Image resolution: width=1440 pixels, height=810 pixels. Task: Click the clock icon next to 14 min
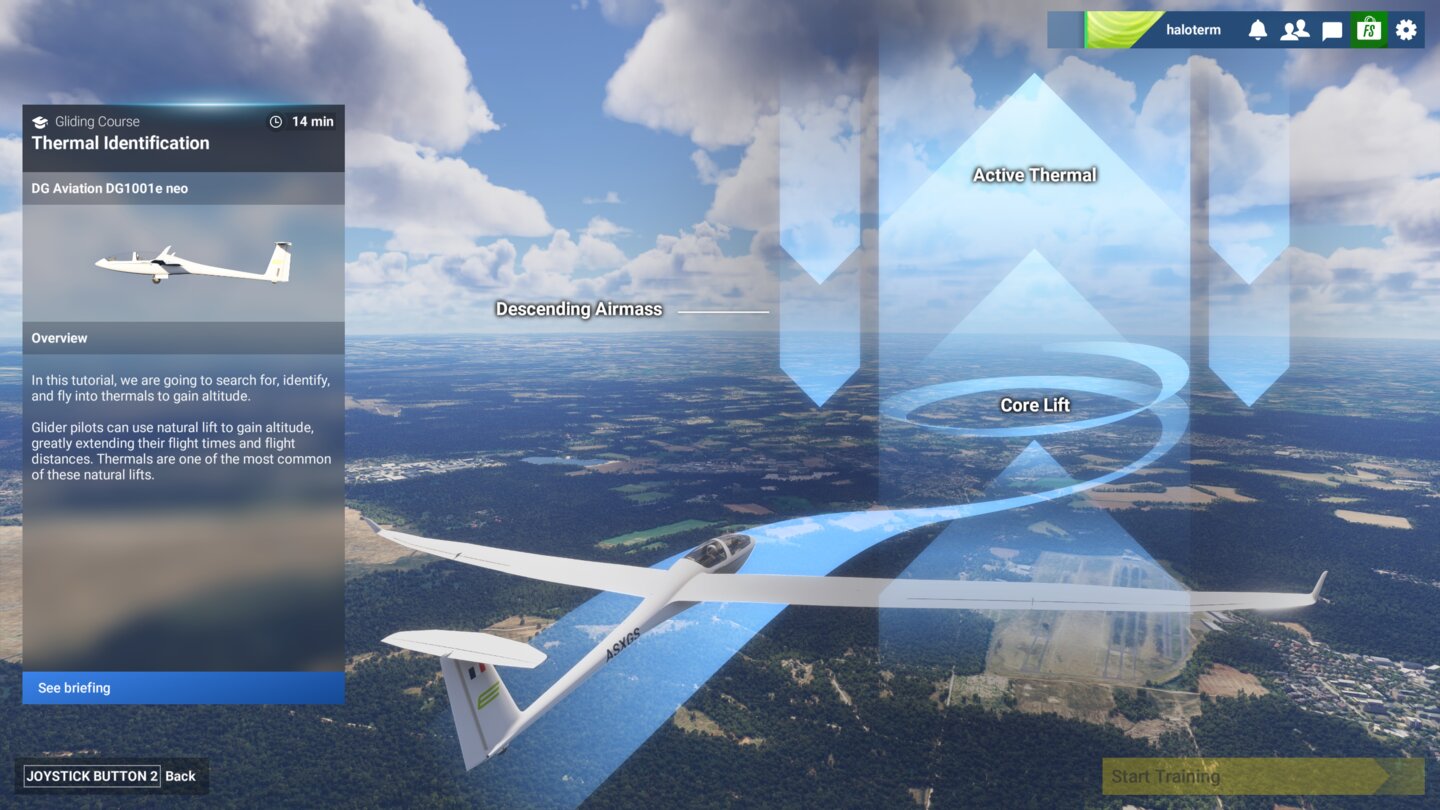[x=274, y=121]
